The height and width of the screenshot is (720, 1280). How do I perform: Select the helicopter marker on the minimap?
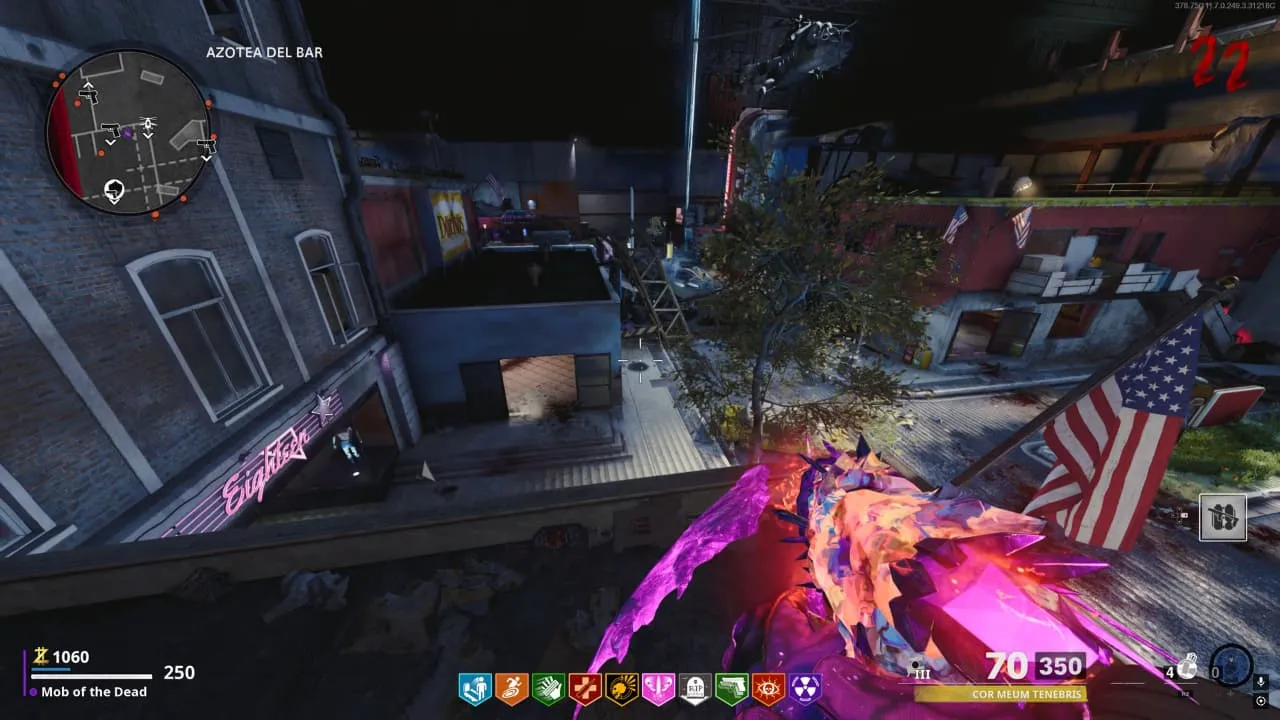pos(148,124)
